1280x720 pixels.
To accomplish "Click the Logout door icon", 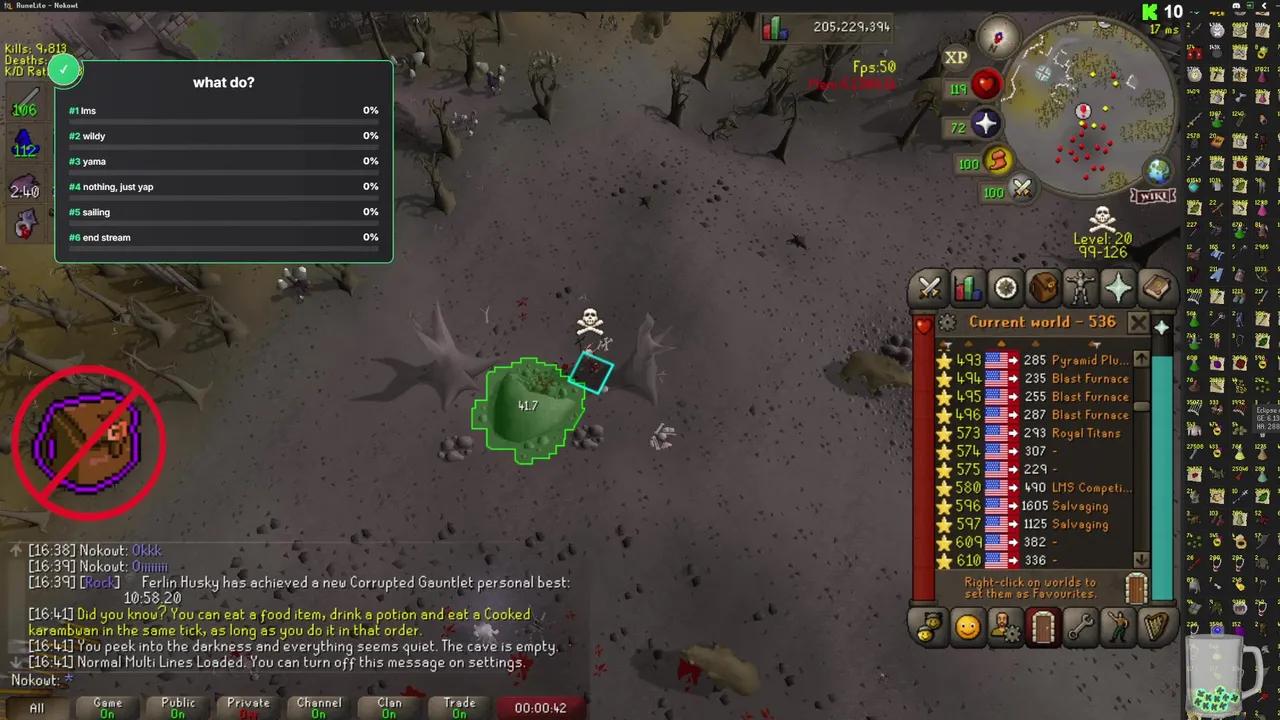I will (1043, 627).
